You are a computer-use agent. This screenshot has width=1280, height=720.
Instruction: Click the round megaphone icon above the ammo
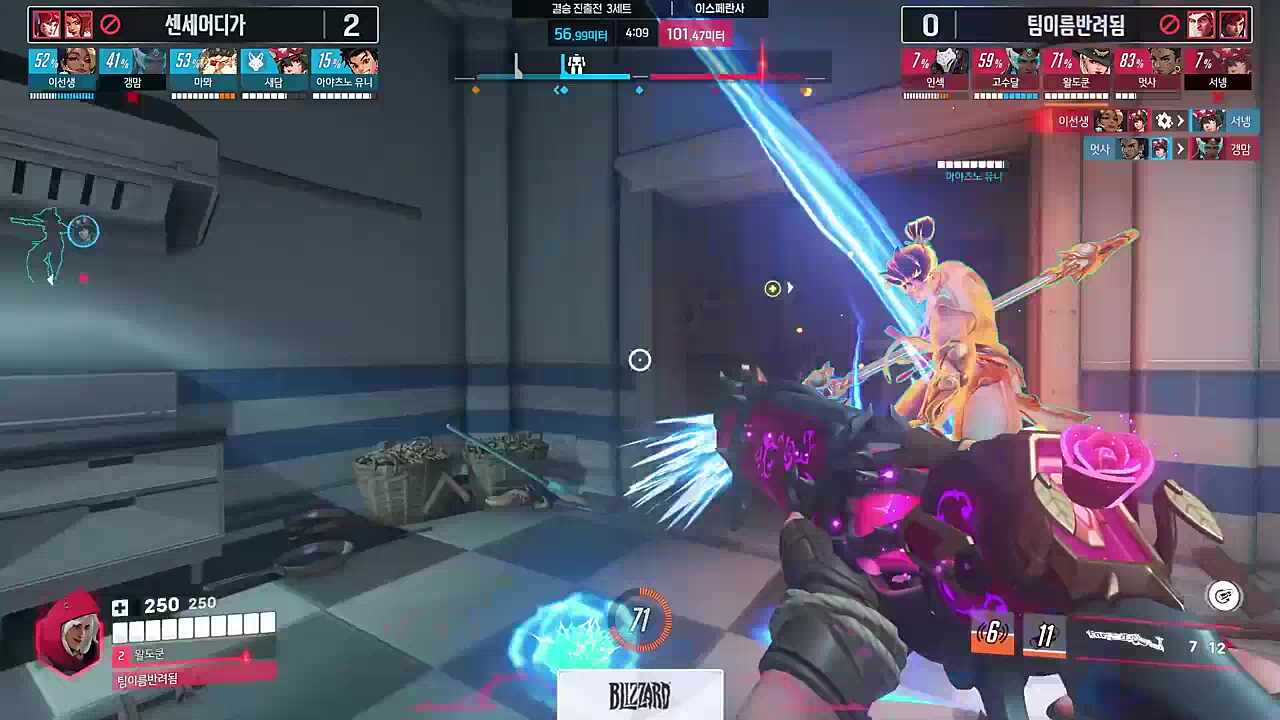point(1223,597)
